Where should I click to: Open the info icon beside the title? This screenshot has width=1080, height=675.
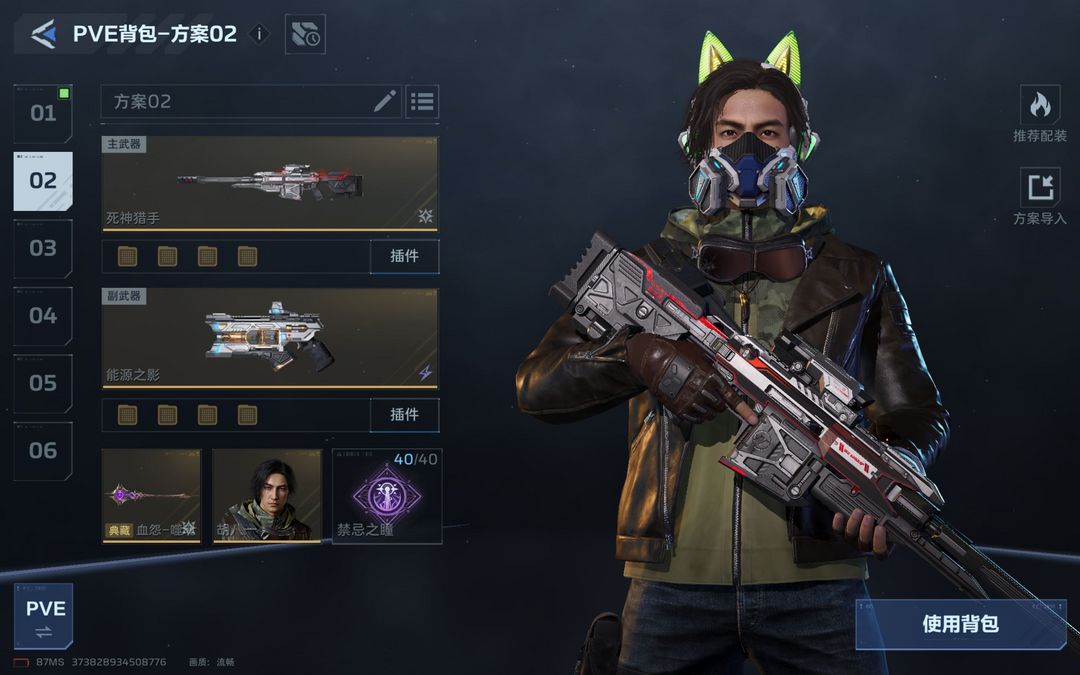[x=258, y=34]
